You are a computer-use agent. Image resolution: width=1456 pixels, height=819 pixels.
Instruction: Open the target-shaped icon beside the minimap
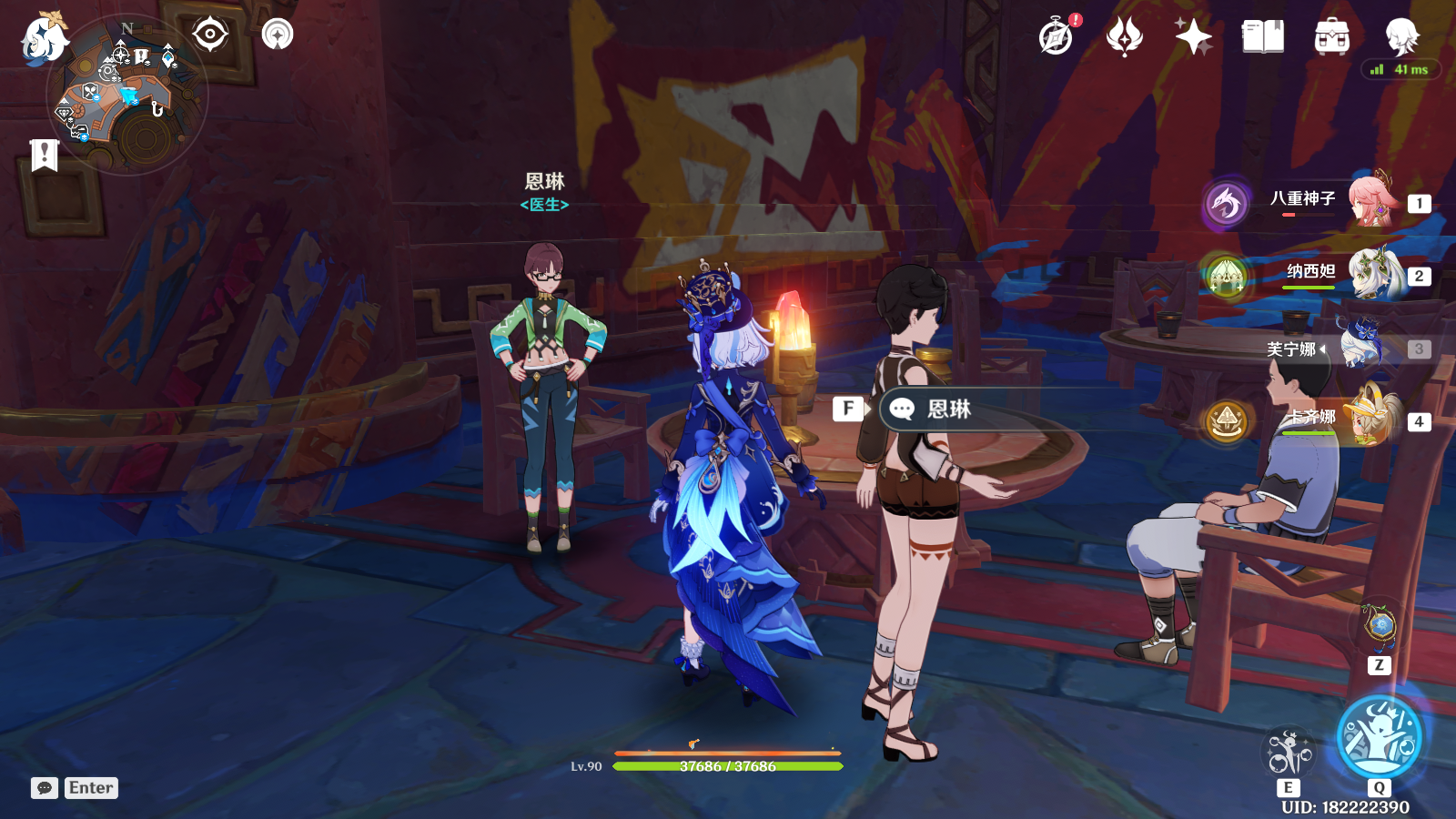click(210, 35)
